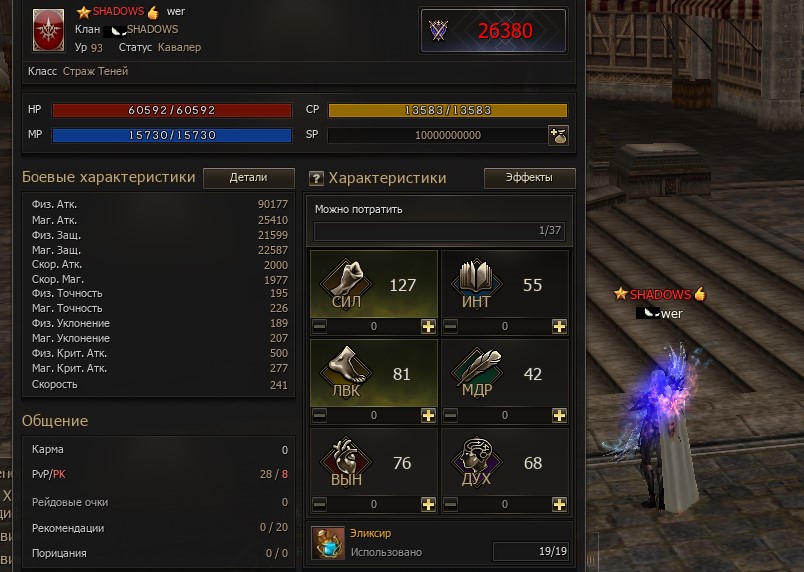This screenshot has height=572, width=804.
Task: Open the Эффекты effects button
Action: pos(530,178)
